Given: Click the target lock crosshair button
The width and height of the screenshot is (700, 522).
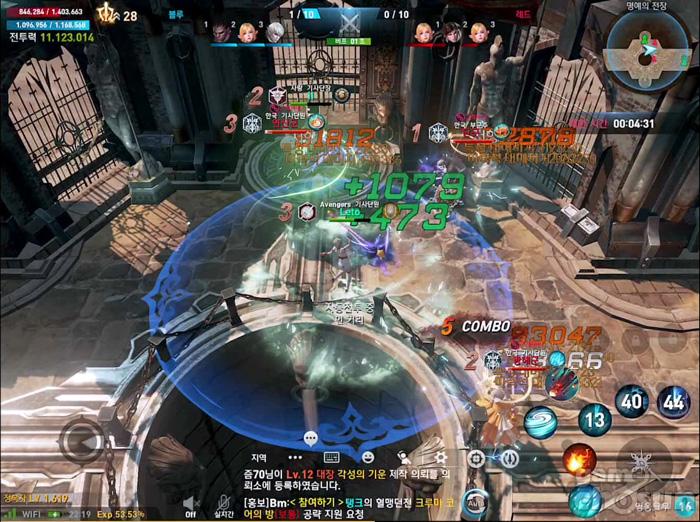Looking at the screenshot, I should coord(477,458).
